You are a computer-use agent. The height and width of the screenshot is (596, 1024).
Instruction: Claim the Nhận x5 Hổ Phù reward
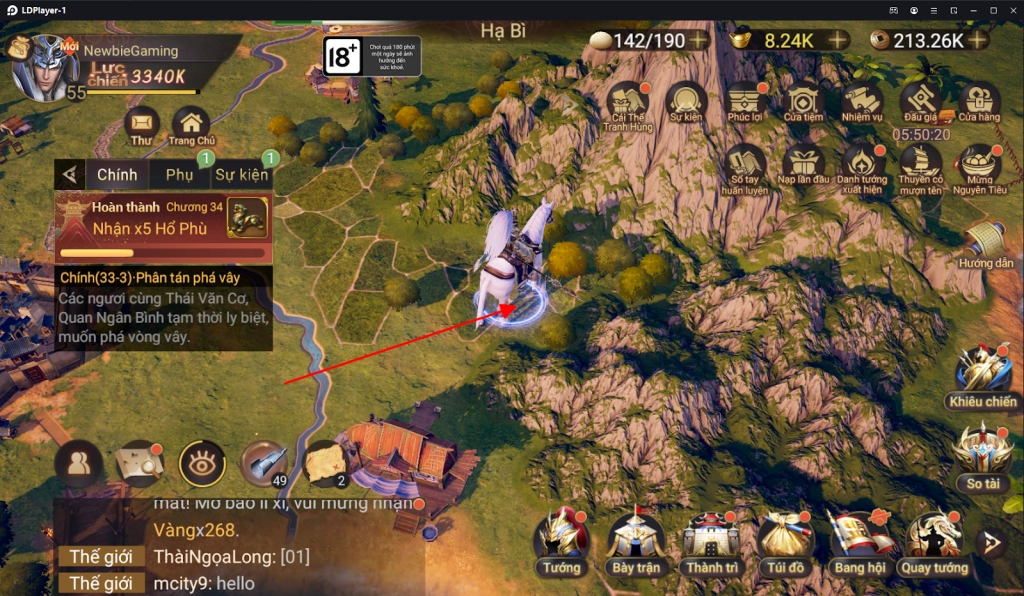tap(164, 228)
